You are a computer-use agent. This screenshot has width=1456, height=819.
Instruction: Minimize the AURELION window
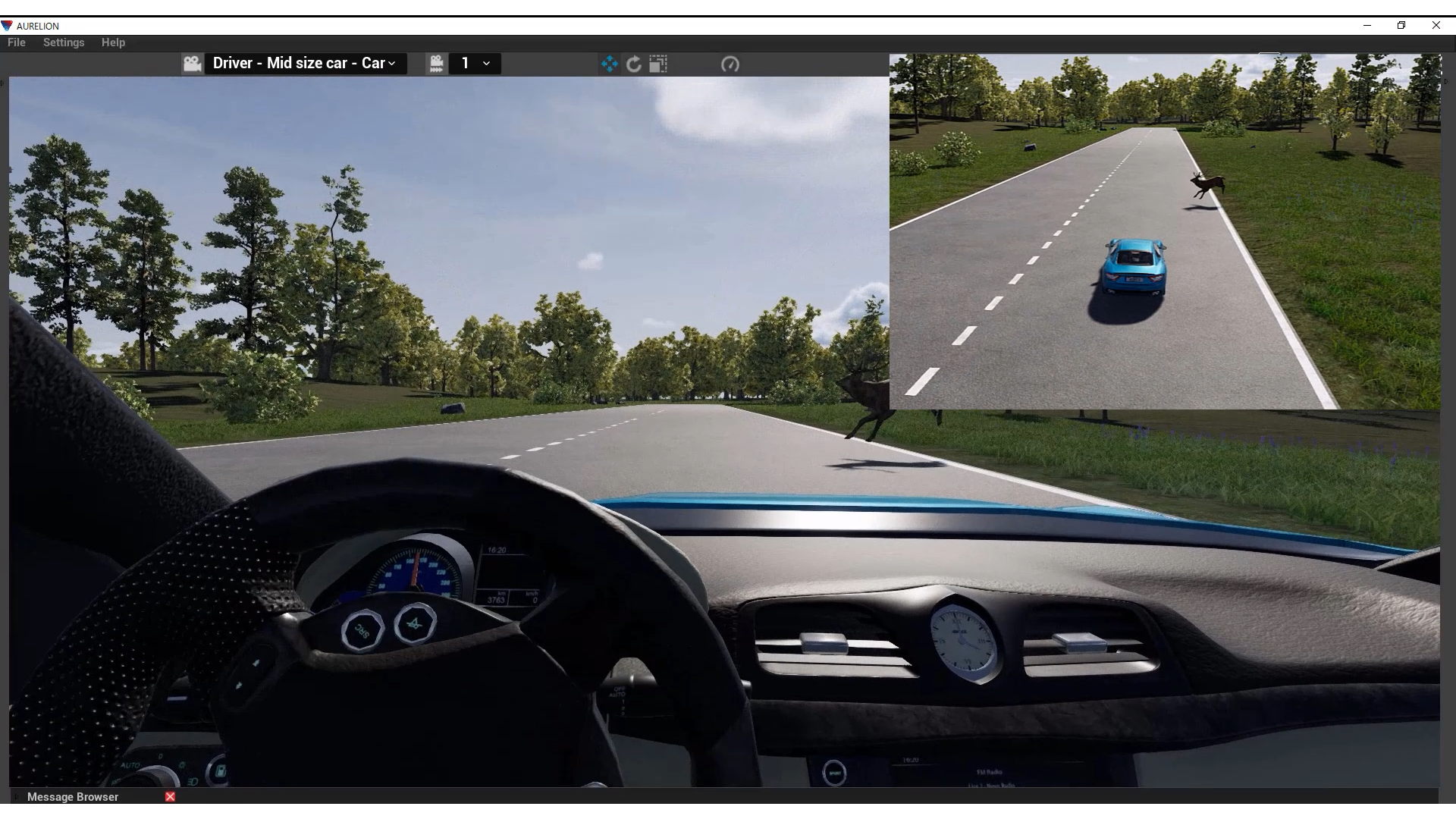1367,25
